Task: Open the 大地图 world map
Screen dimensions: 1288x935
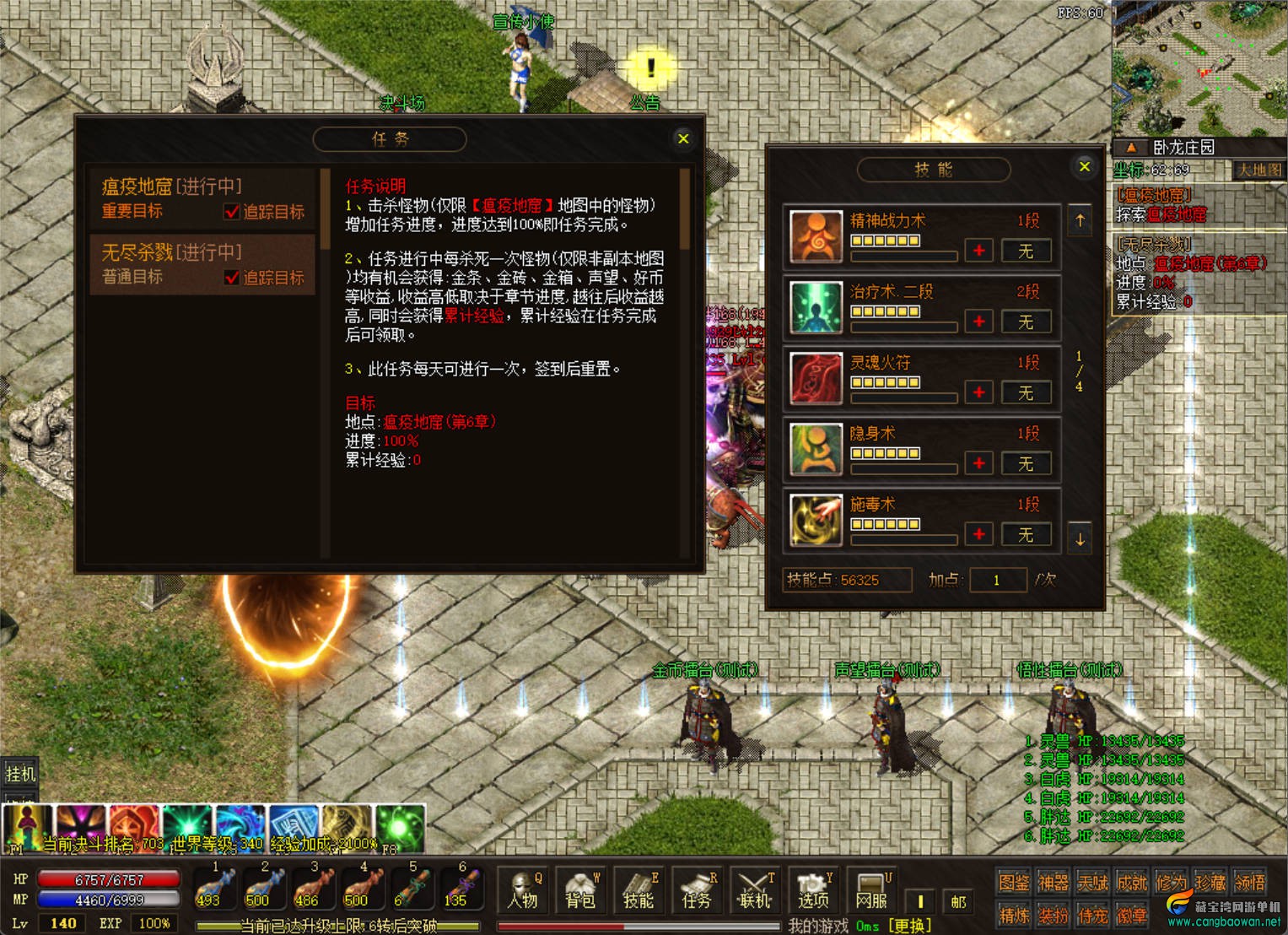Action: (1258, 170)
